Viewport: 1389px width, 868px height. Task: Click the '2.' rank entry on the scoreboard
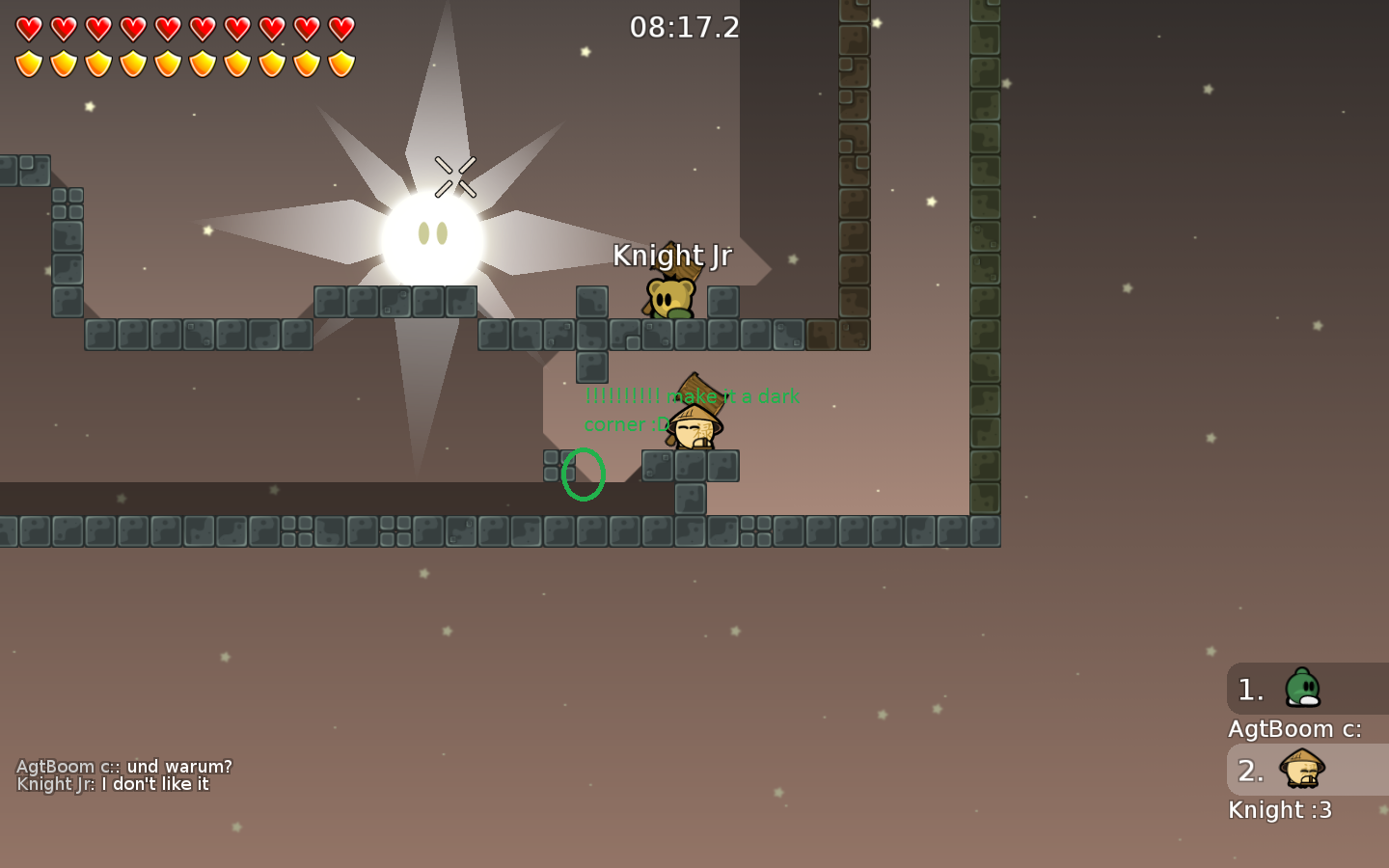click(x=1249, y=771)
